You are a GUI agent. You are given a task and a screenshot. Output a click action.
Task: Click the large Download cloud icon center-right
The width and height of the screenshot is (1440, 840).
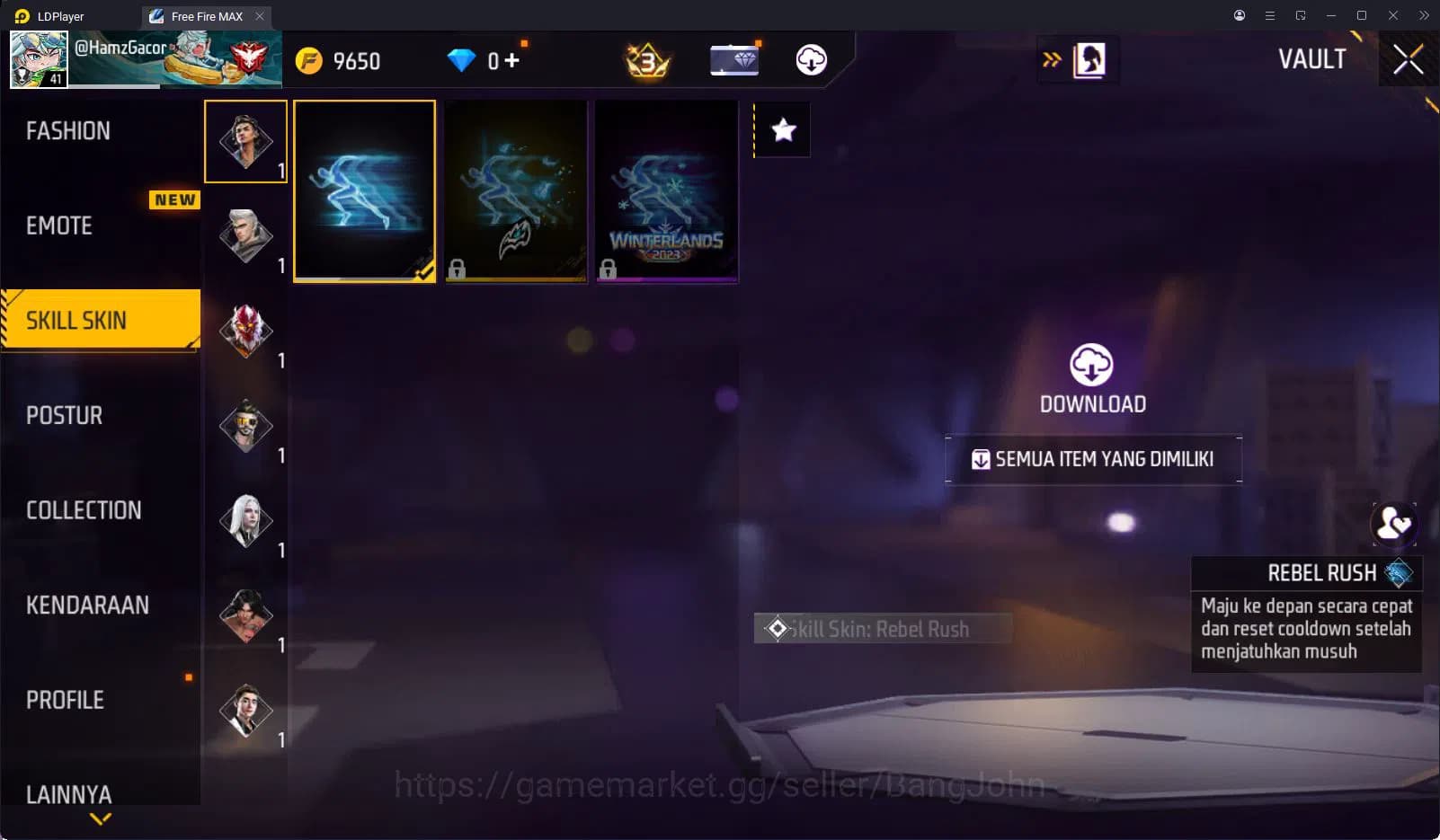coord(1092,366)
